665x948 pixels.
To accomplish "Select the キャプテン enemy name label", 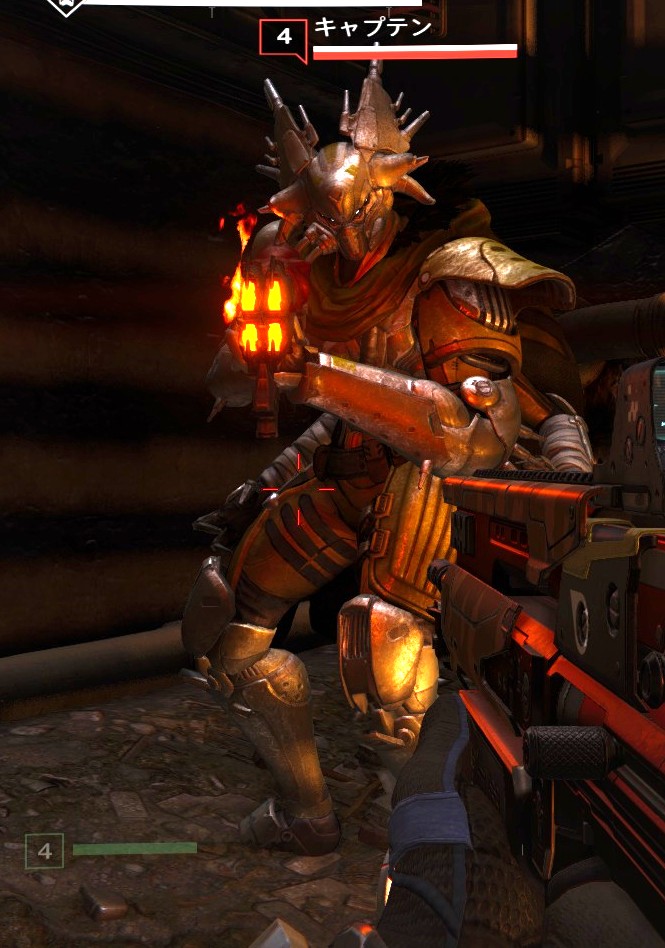I will click(x=372, y=27).
